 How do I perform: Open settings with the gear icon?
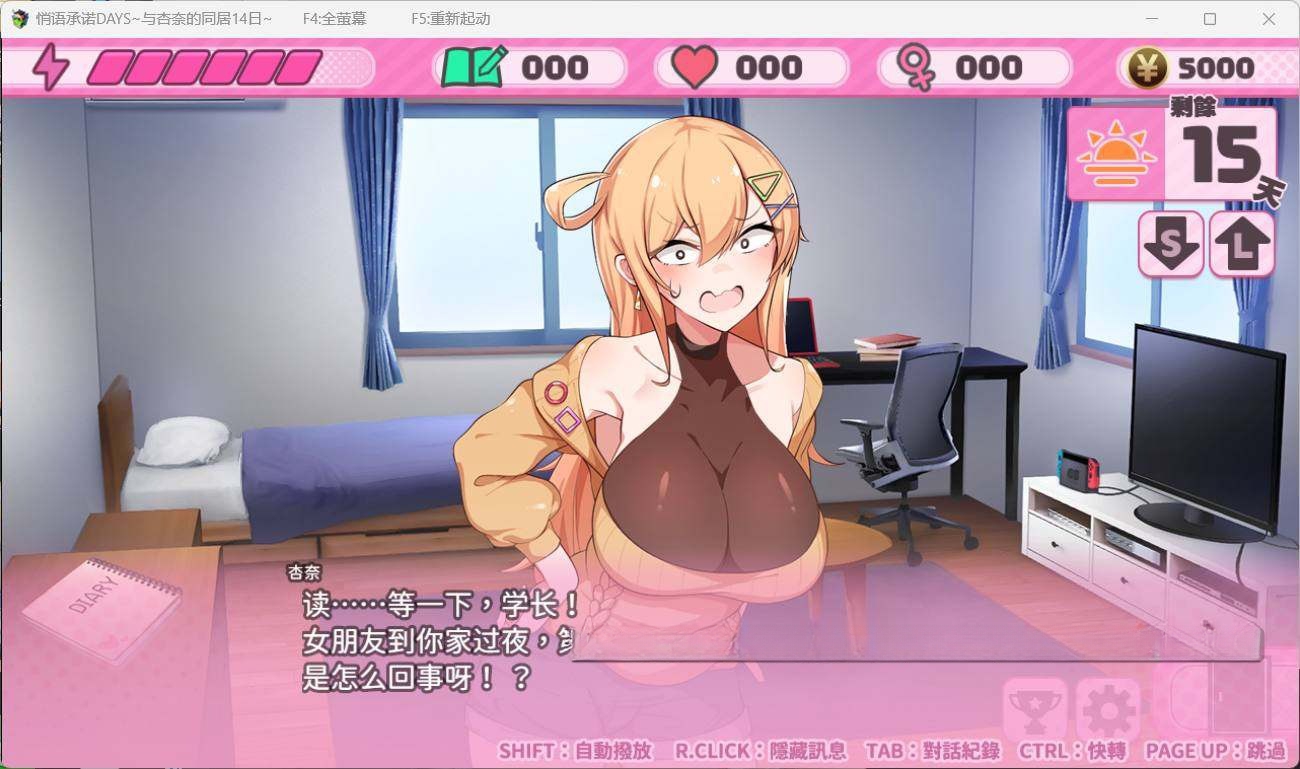(x=1107, y=709)
